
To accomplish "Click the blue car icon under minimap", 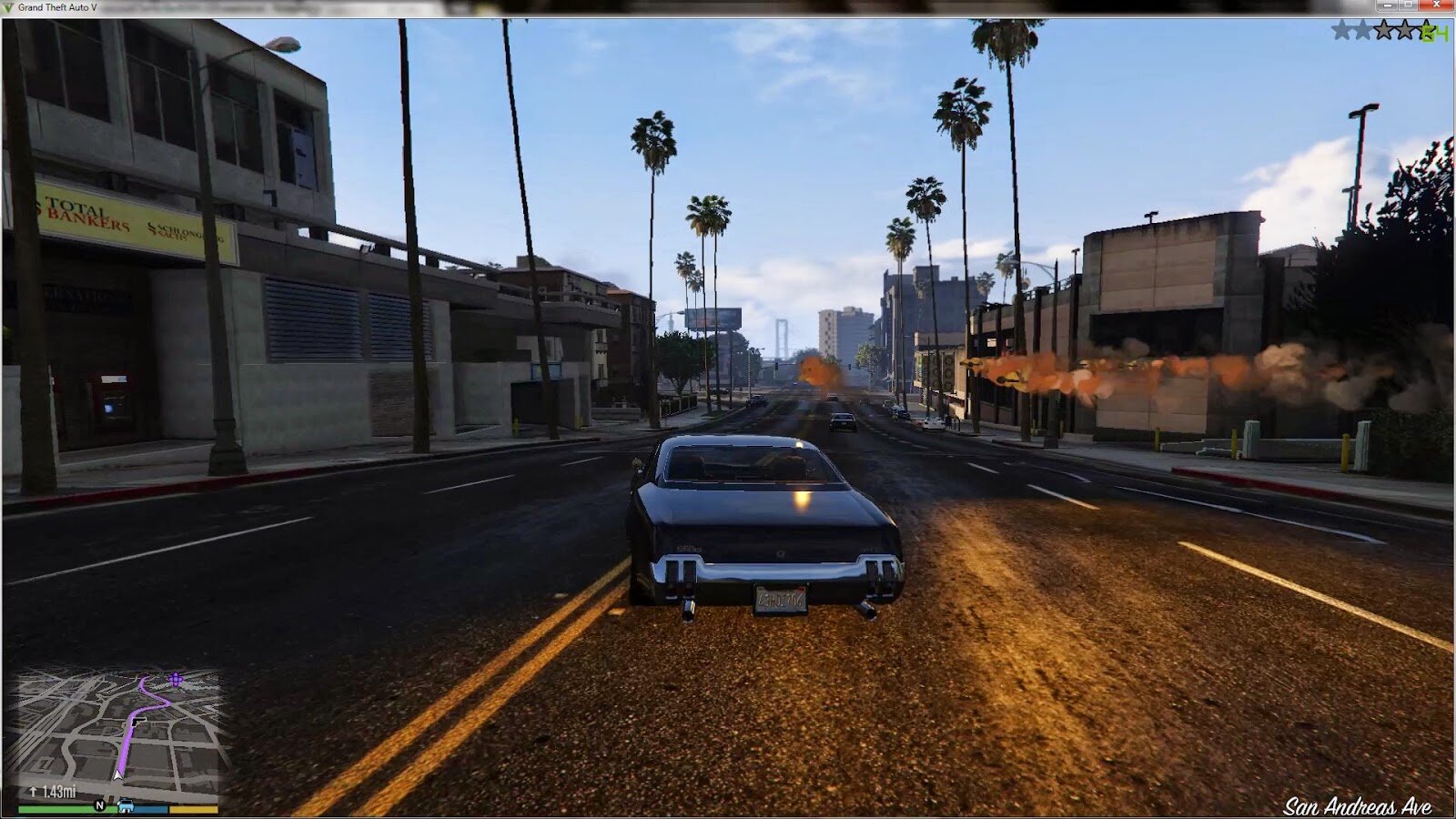I will [x=126, y=806].
